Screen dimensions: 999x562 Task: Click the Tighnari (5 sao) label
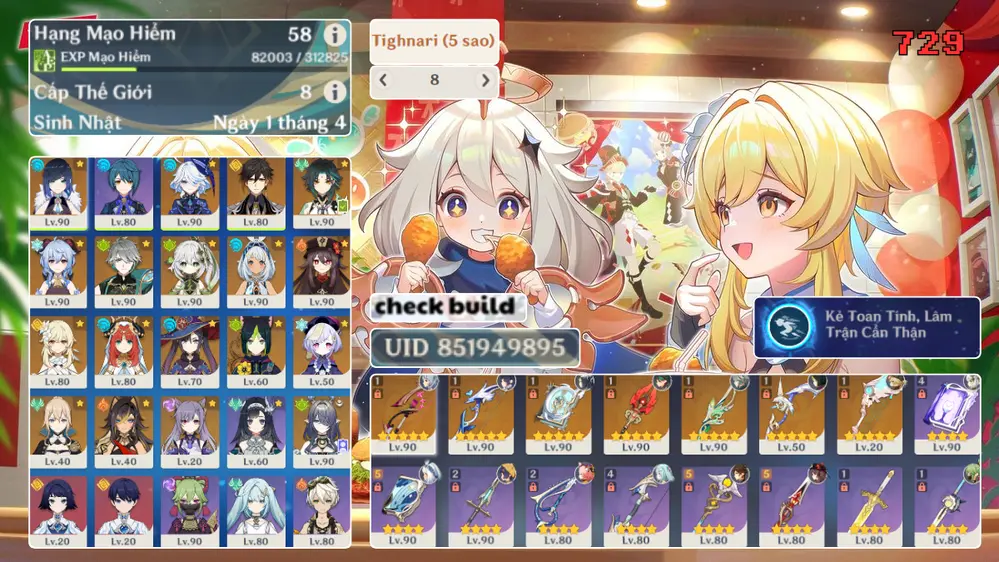click(x=434, y=42)
